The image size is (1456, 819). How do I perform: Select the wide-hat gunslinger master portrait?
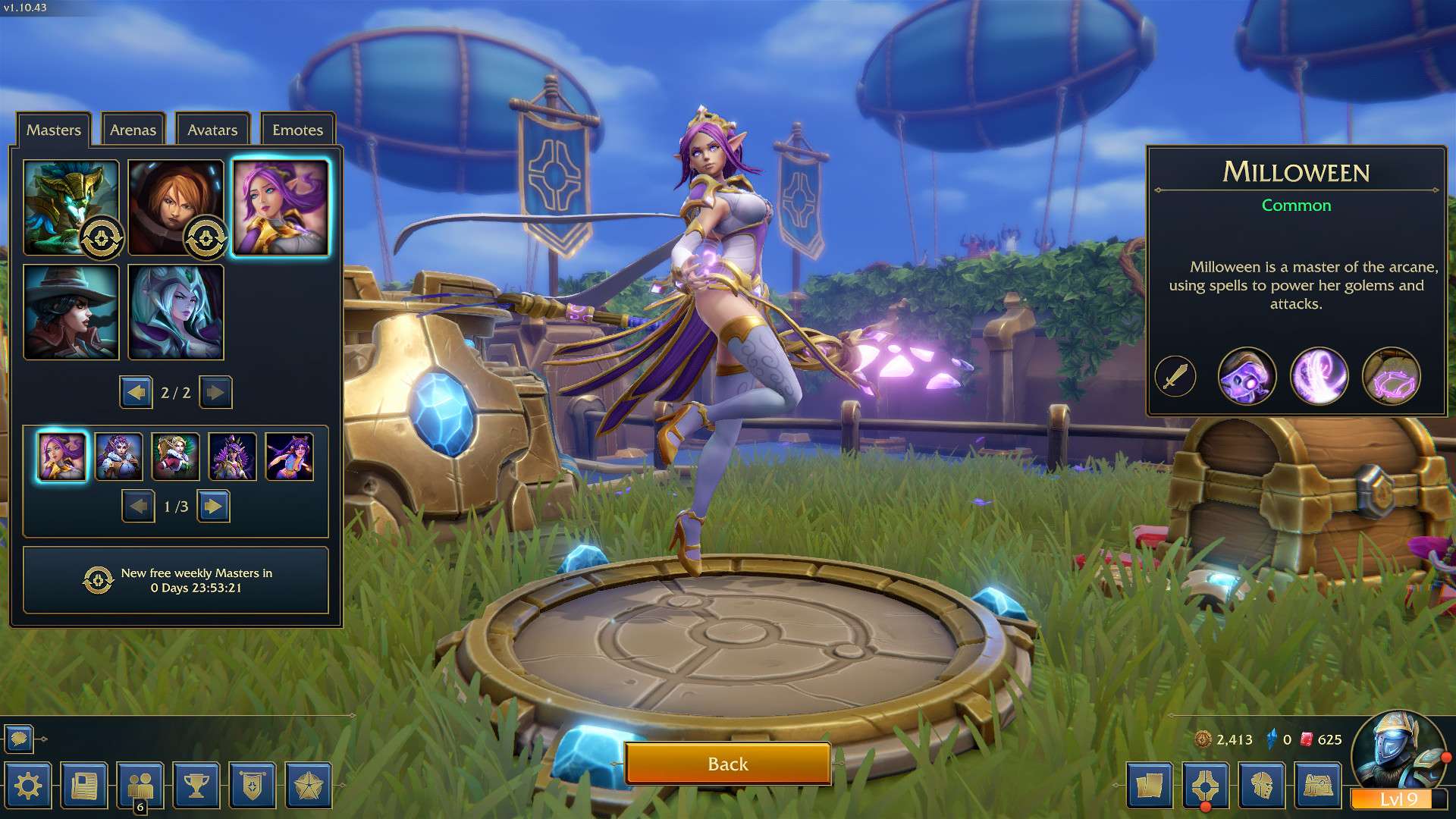[x=71, y=312]
